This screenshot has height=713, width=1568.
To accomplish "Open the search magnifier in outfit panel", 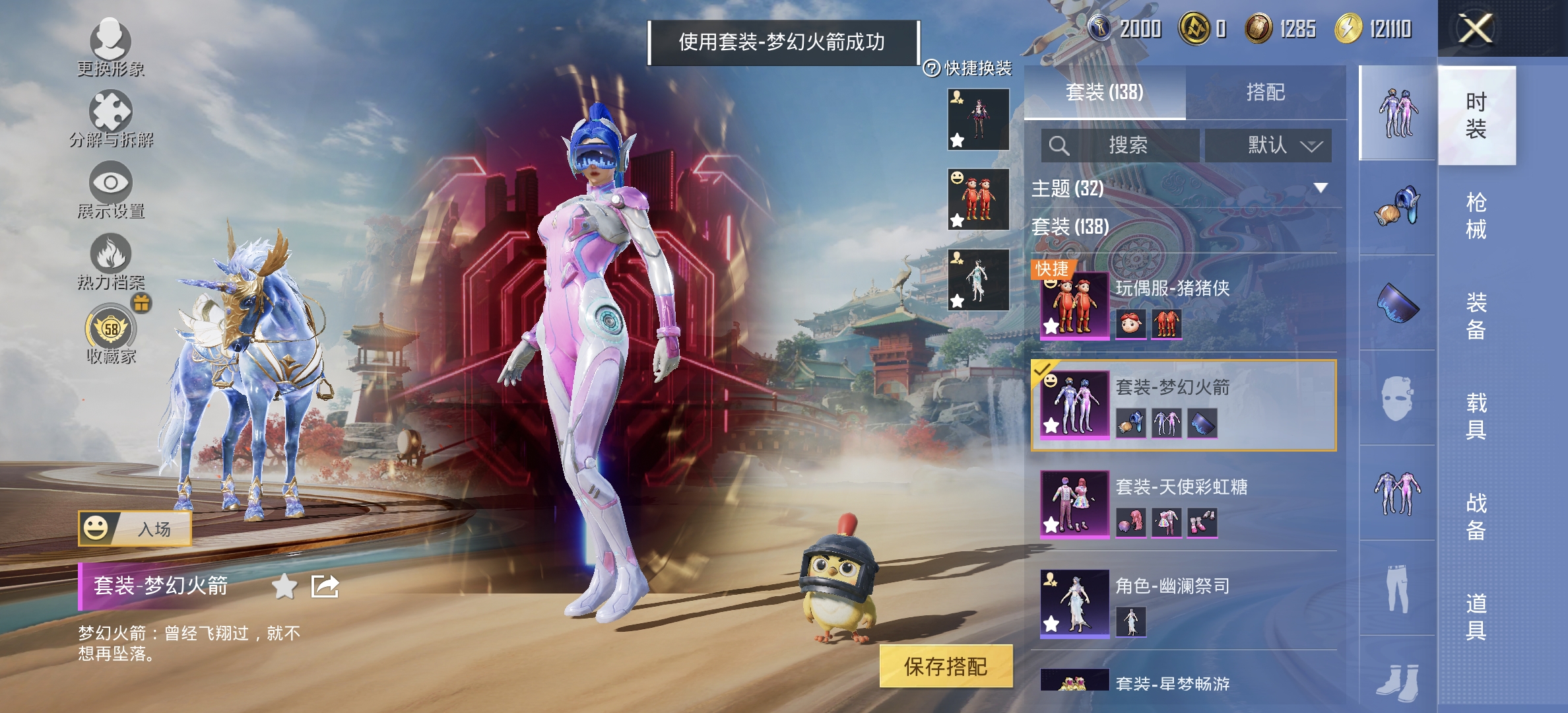I will (1060, 145).
